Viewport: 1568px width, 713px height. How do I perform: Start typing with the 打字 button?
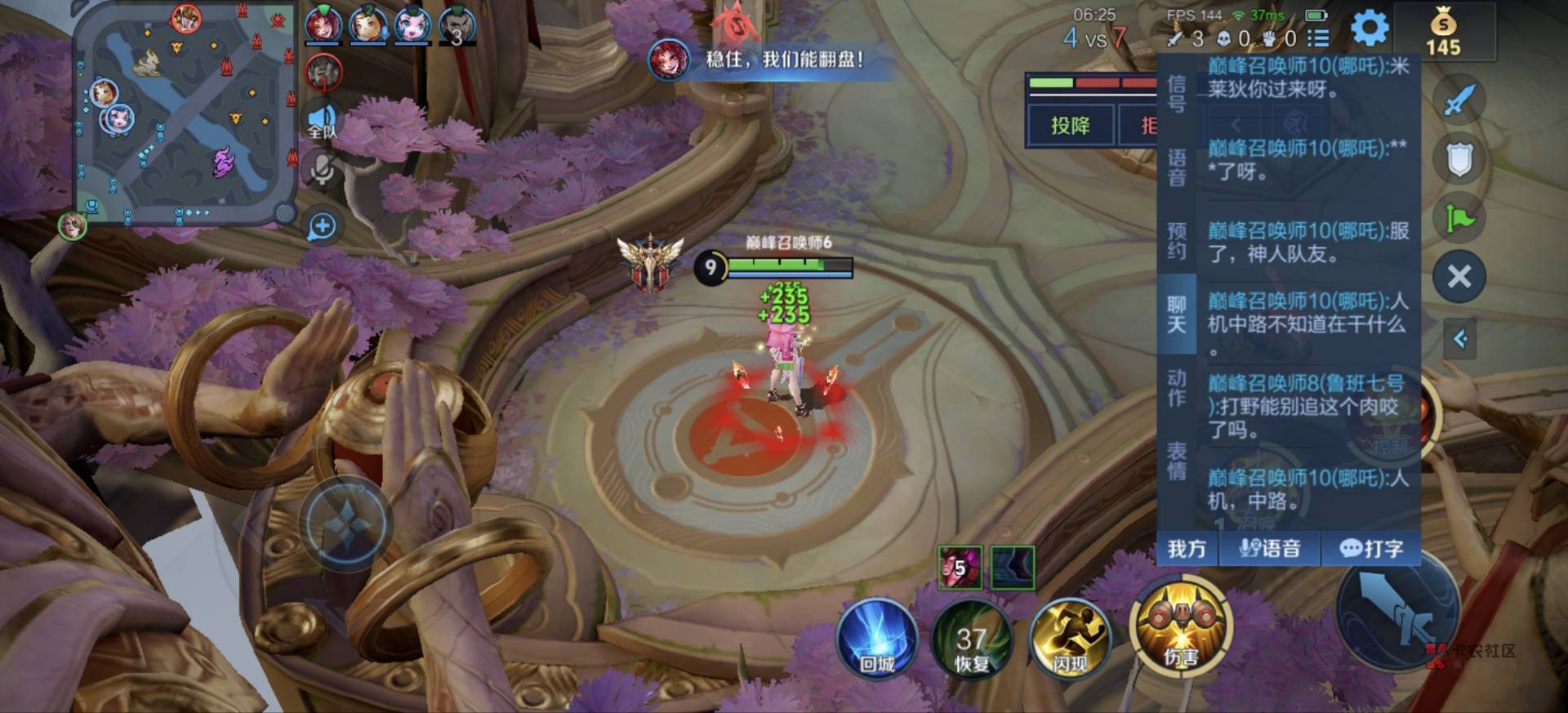(1371, 549)
